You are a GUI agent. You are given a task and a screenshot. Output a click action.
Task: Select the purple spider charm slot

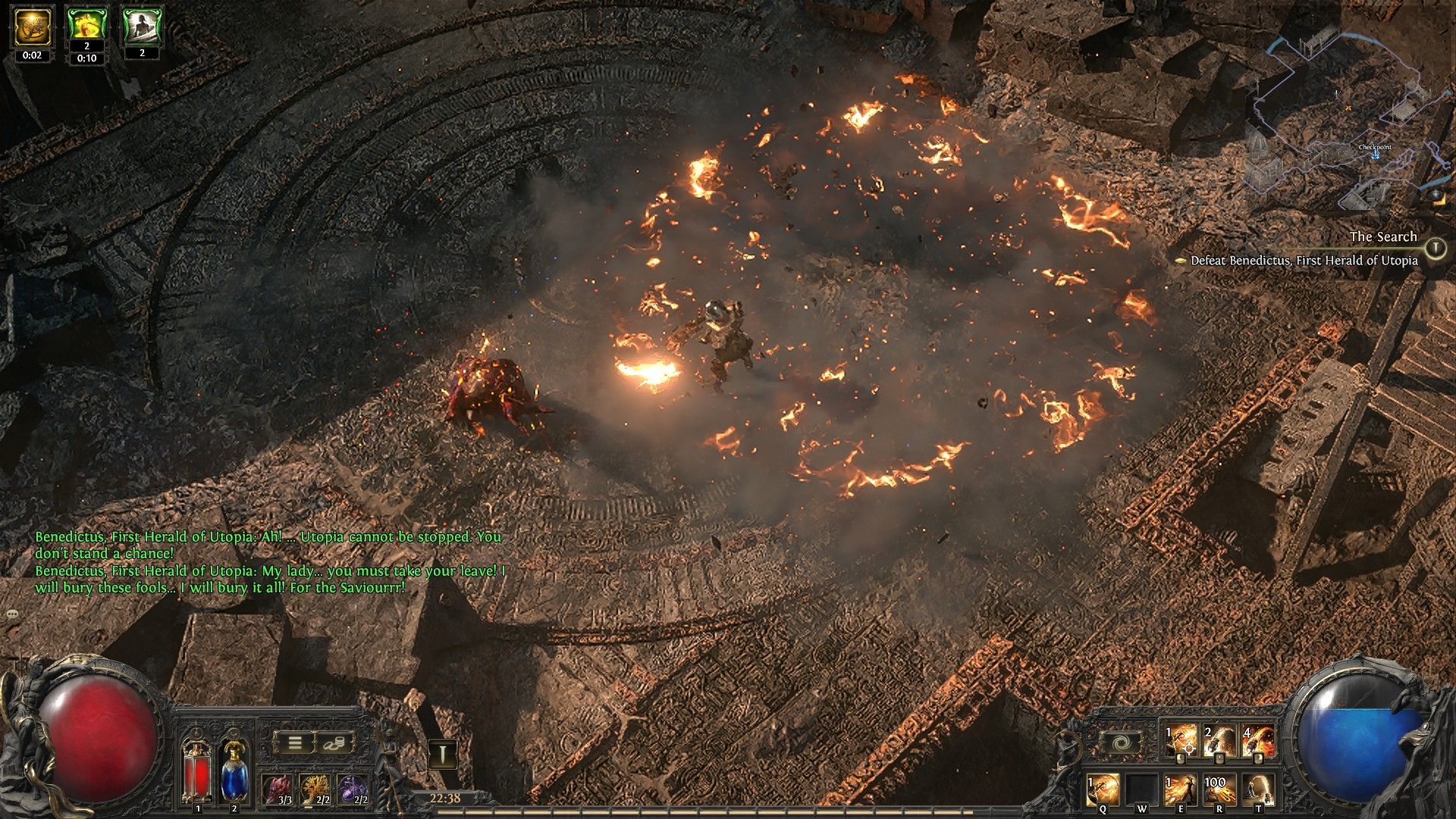[353, 790]
